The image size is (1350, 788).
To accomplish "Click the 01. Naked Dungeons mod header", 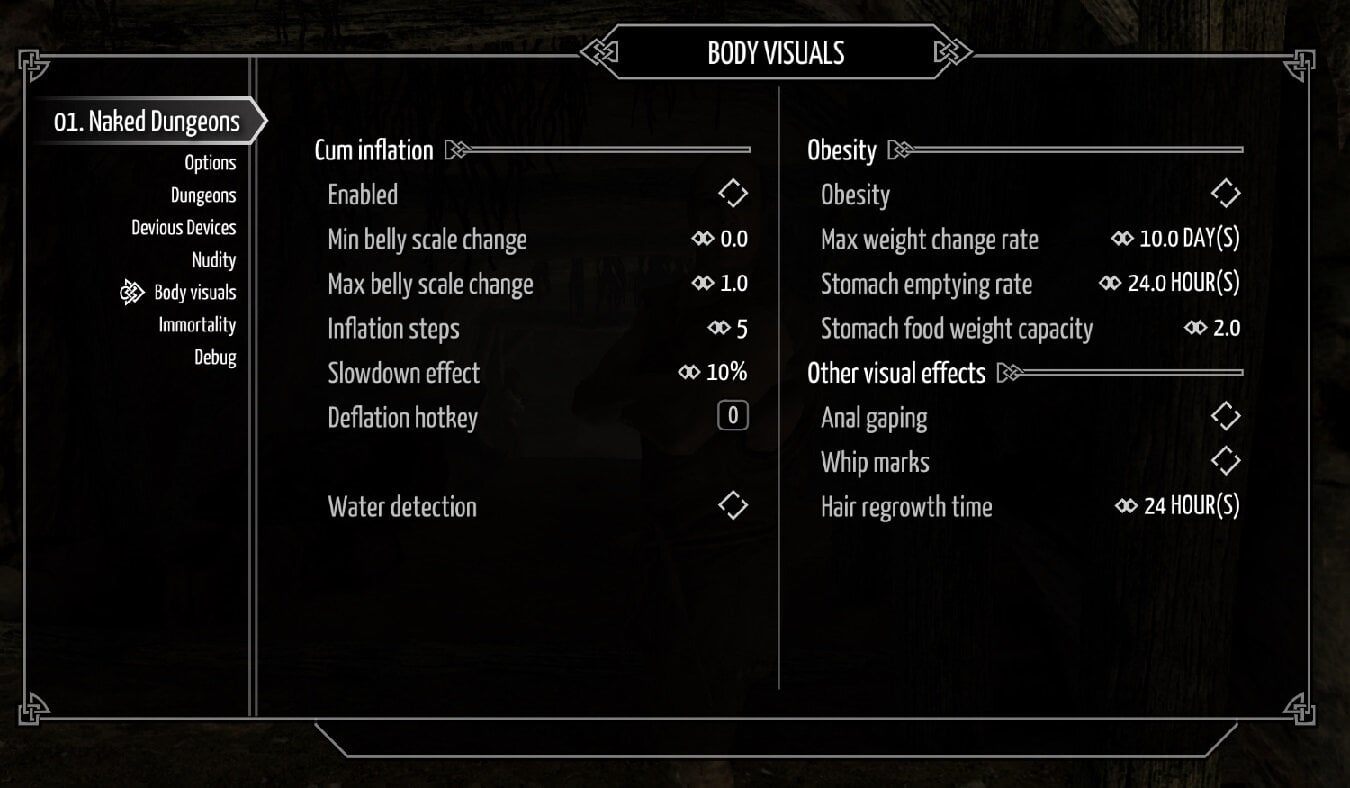I will point(147,121).
